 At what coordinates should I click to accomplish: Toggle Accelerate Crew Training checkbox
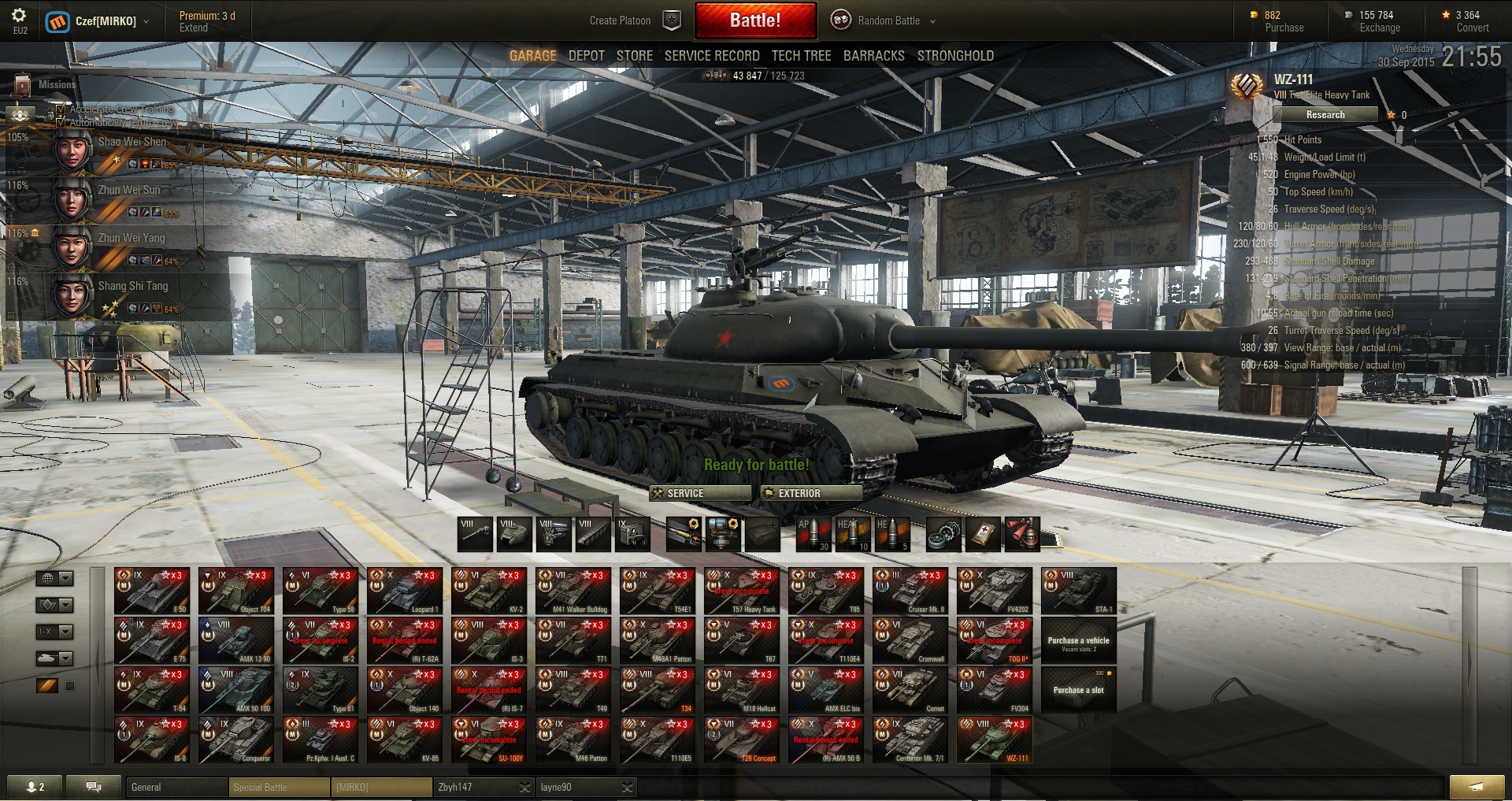coord(61,109)
